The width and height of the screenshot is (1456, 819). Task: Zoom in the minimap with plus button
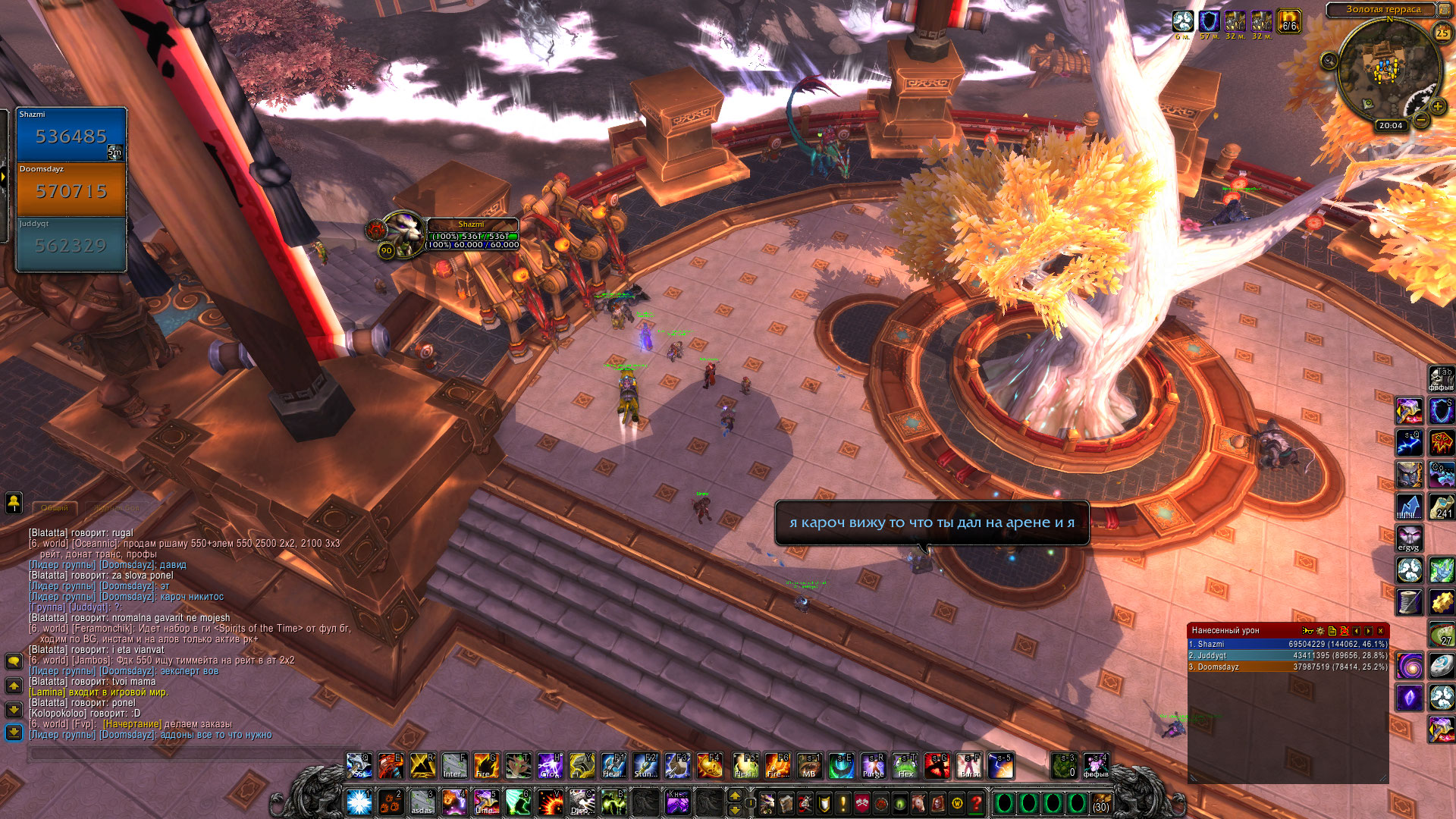pos(1437,106)
